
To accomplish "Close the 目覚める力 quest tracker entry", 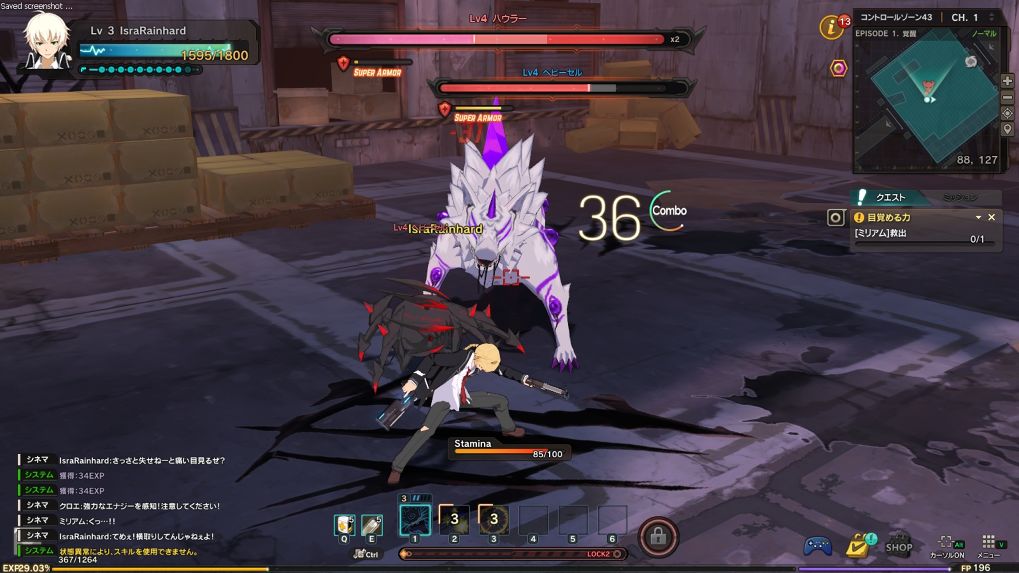I will coord(992,217).
